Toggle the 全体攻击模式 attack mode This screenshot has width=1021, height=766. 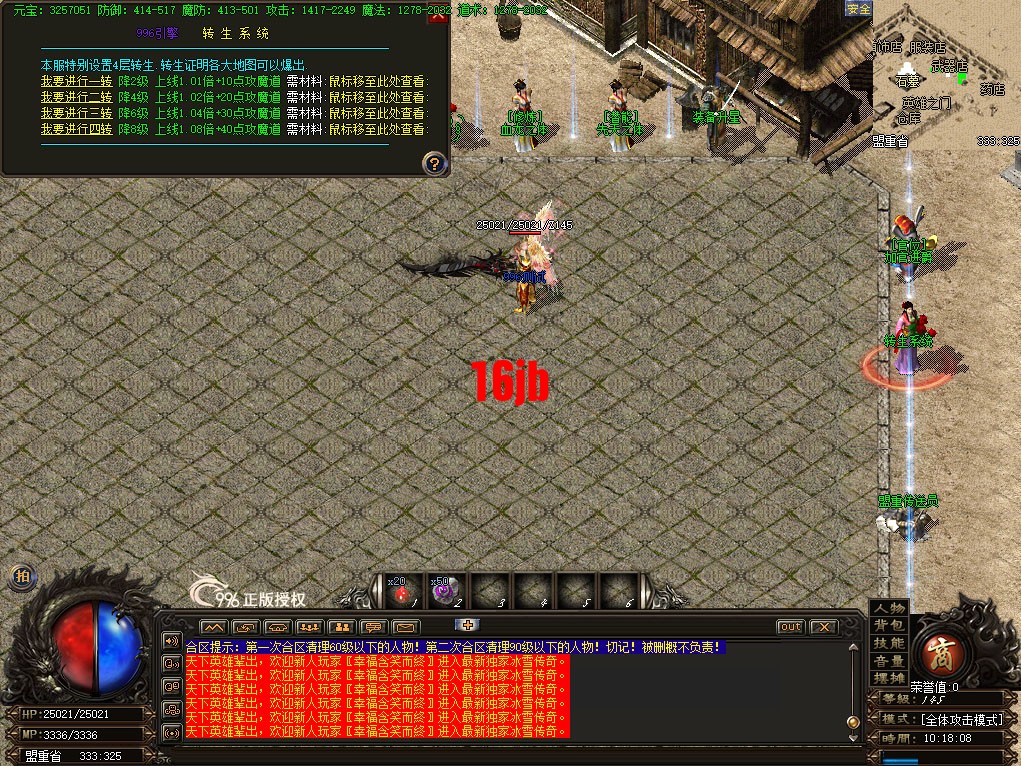click(x=961, y=719)
